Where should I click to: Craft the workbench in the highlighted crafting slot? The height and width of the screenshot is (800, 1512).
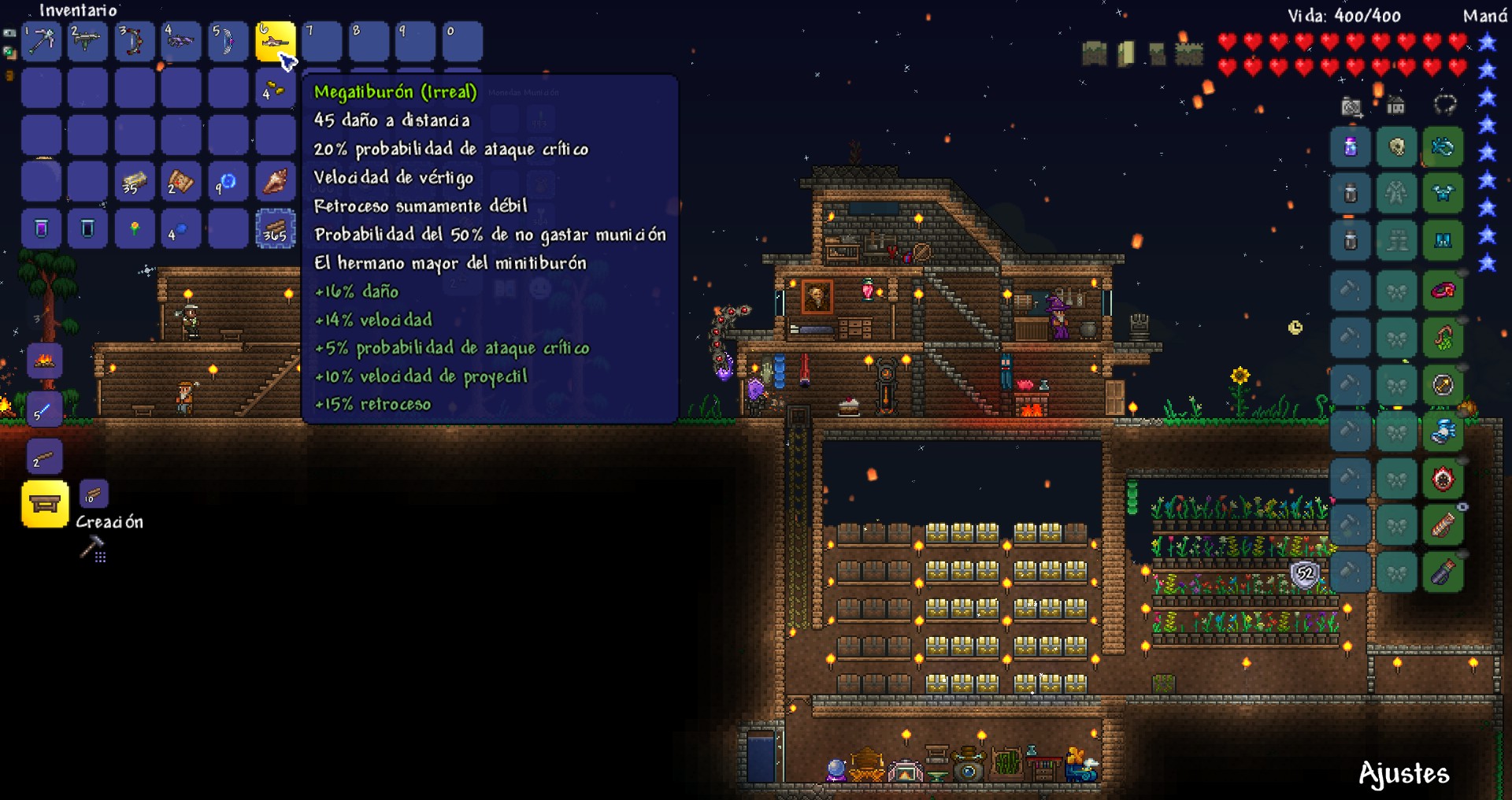45,504
